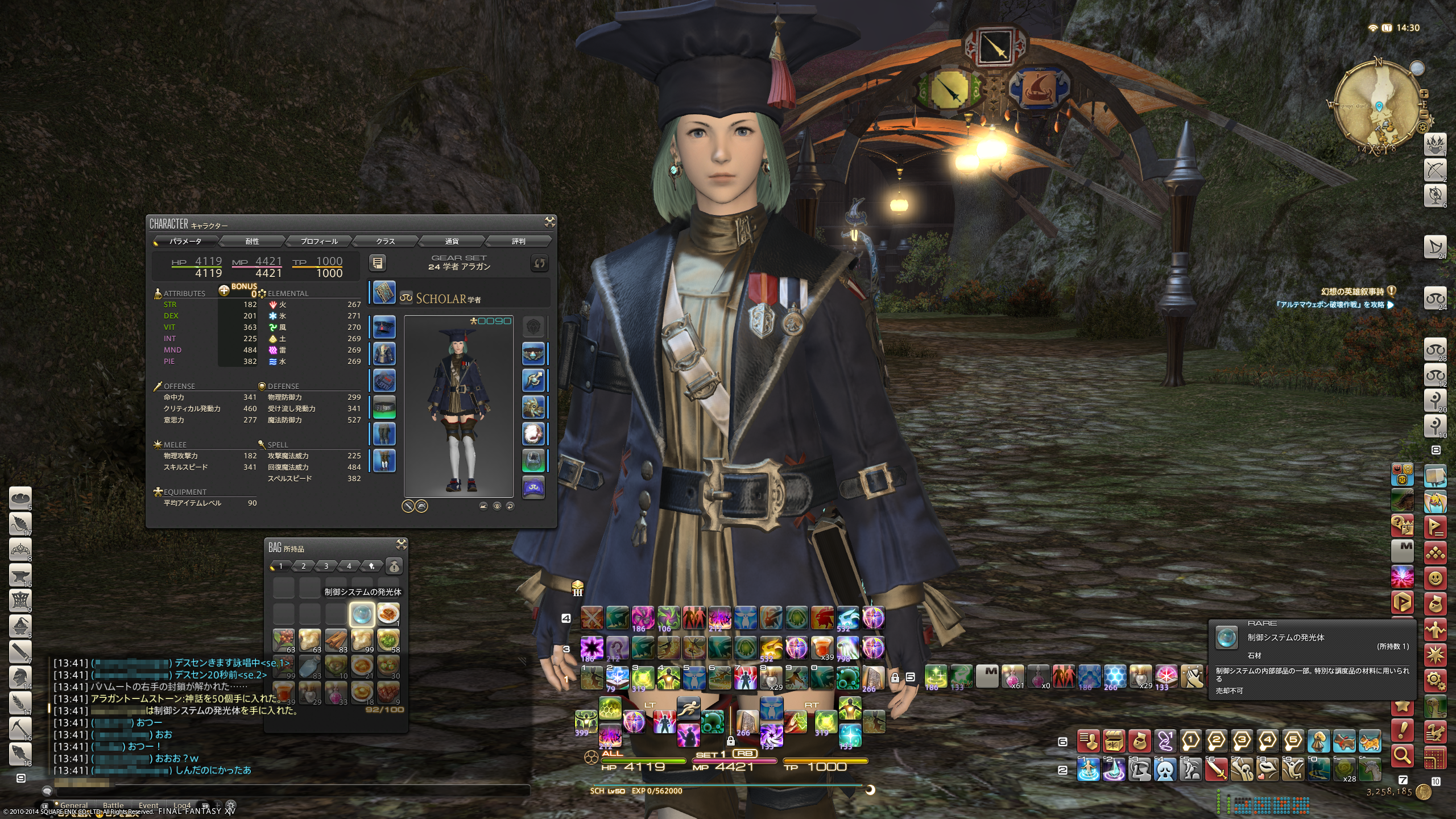Open the Battle chat log tab
Screen dimensions: 1456x819
click(x=113, y=805)
